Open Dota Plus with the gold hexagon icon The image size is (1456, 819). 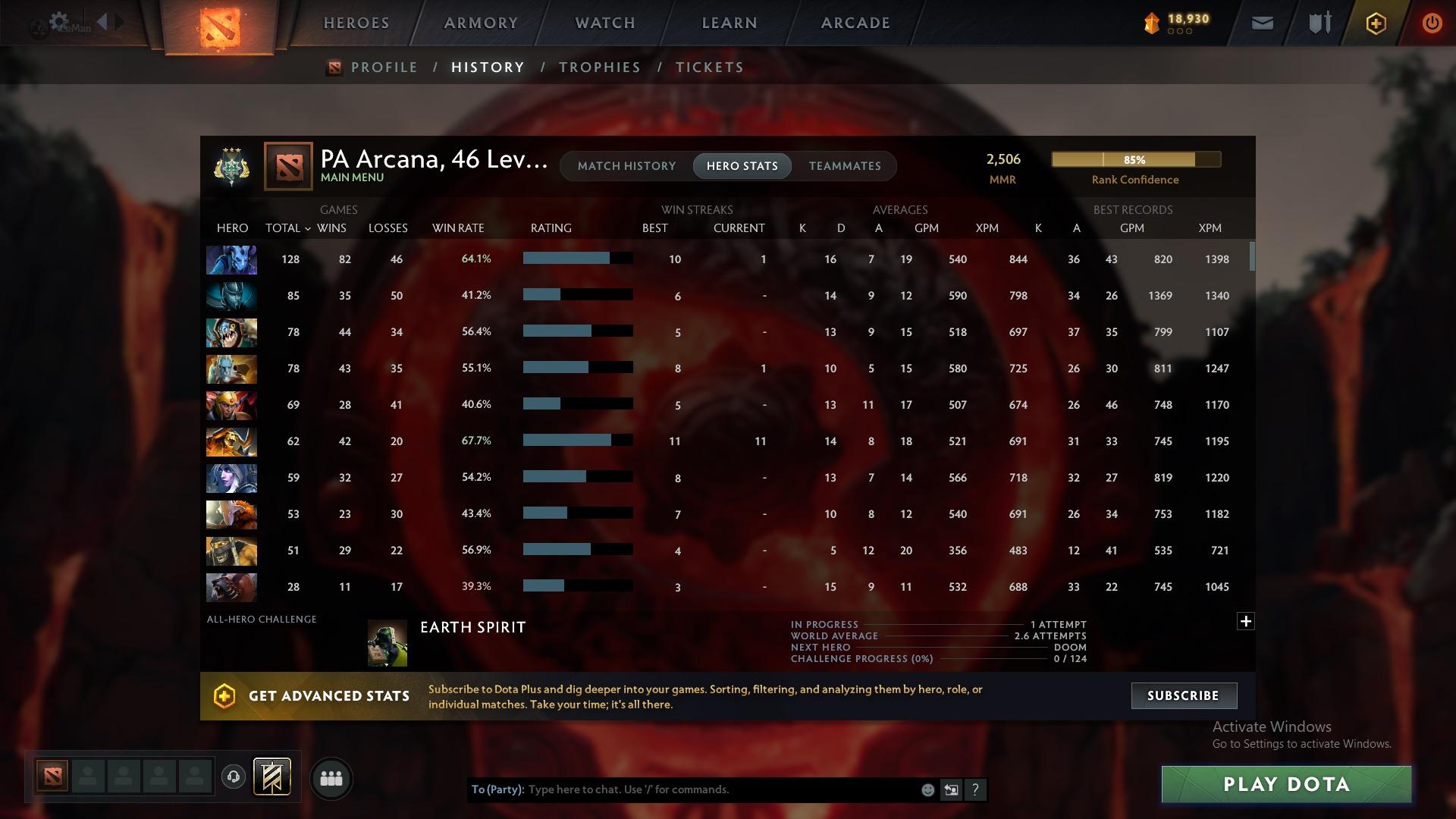click(x=1375, y=23)
